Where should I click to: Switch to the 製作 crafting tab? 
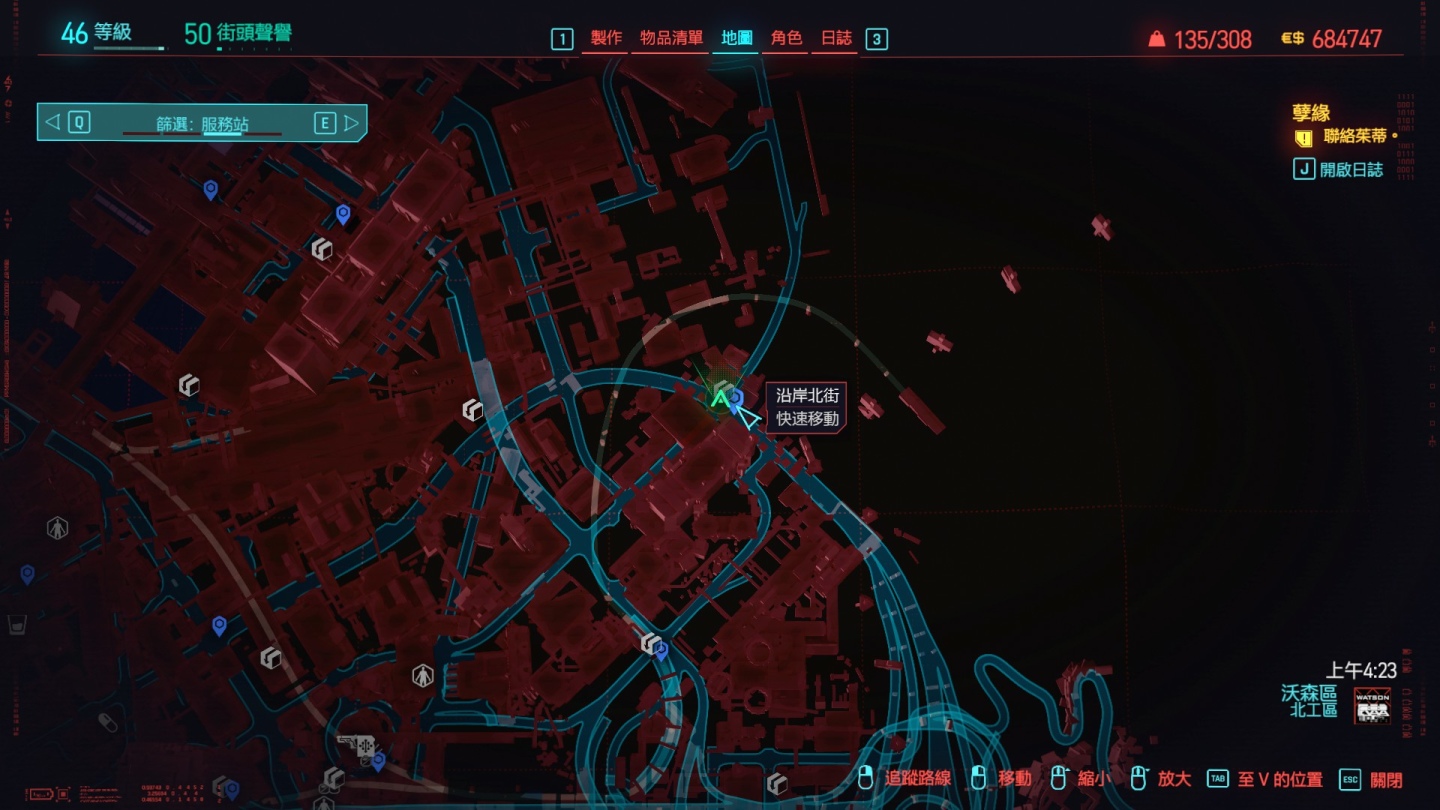tap(606, 38)
